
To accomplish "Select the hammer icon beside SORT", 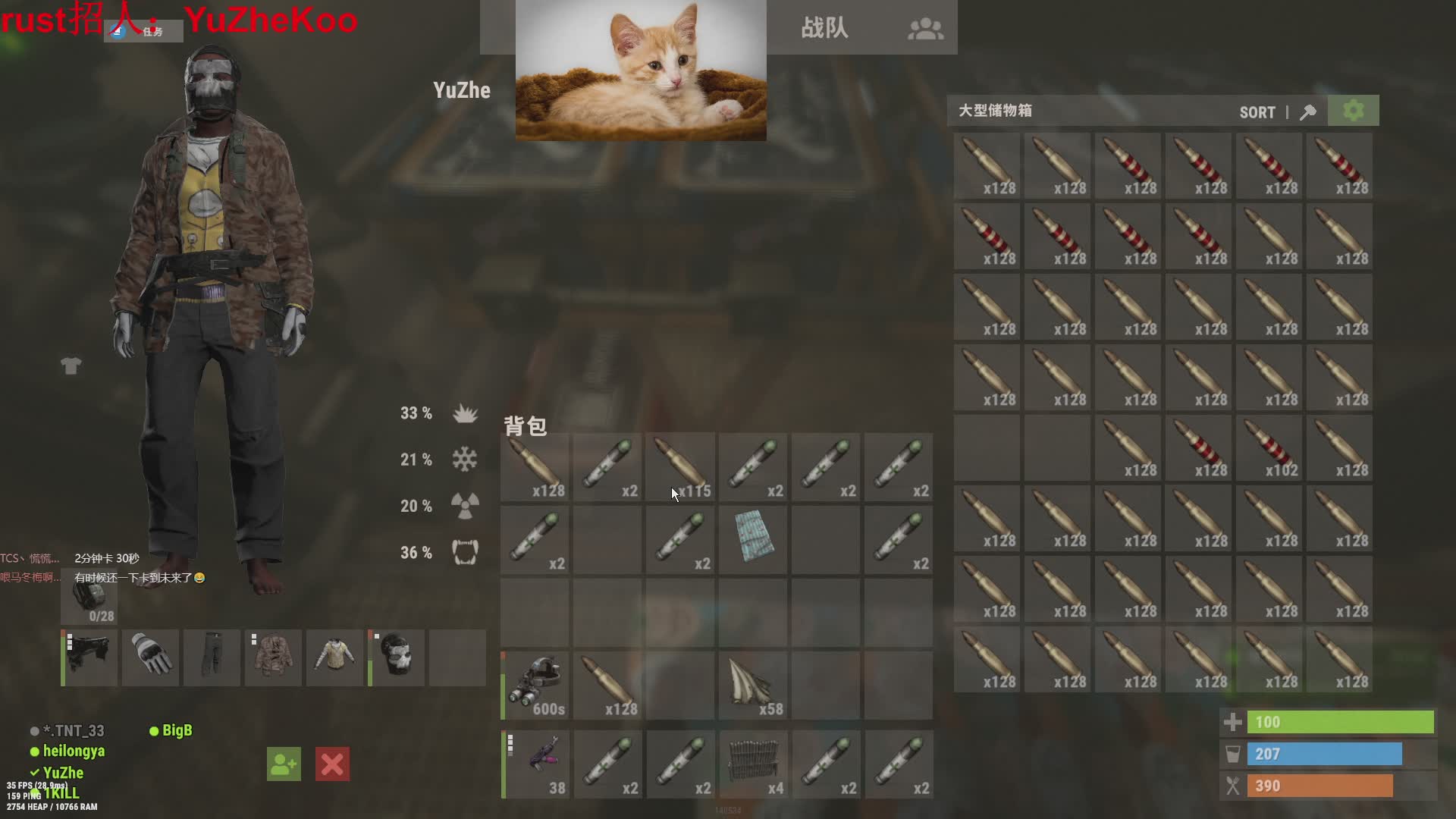I will coord(1308,112).
